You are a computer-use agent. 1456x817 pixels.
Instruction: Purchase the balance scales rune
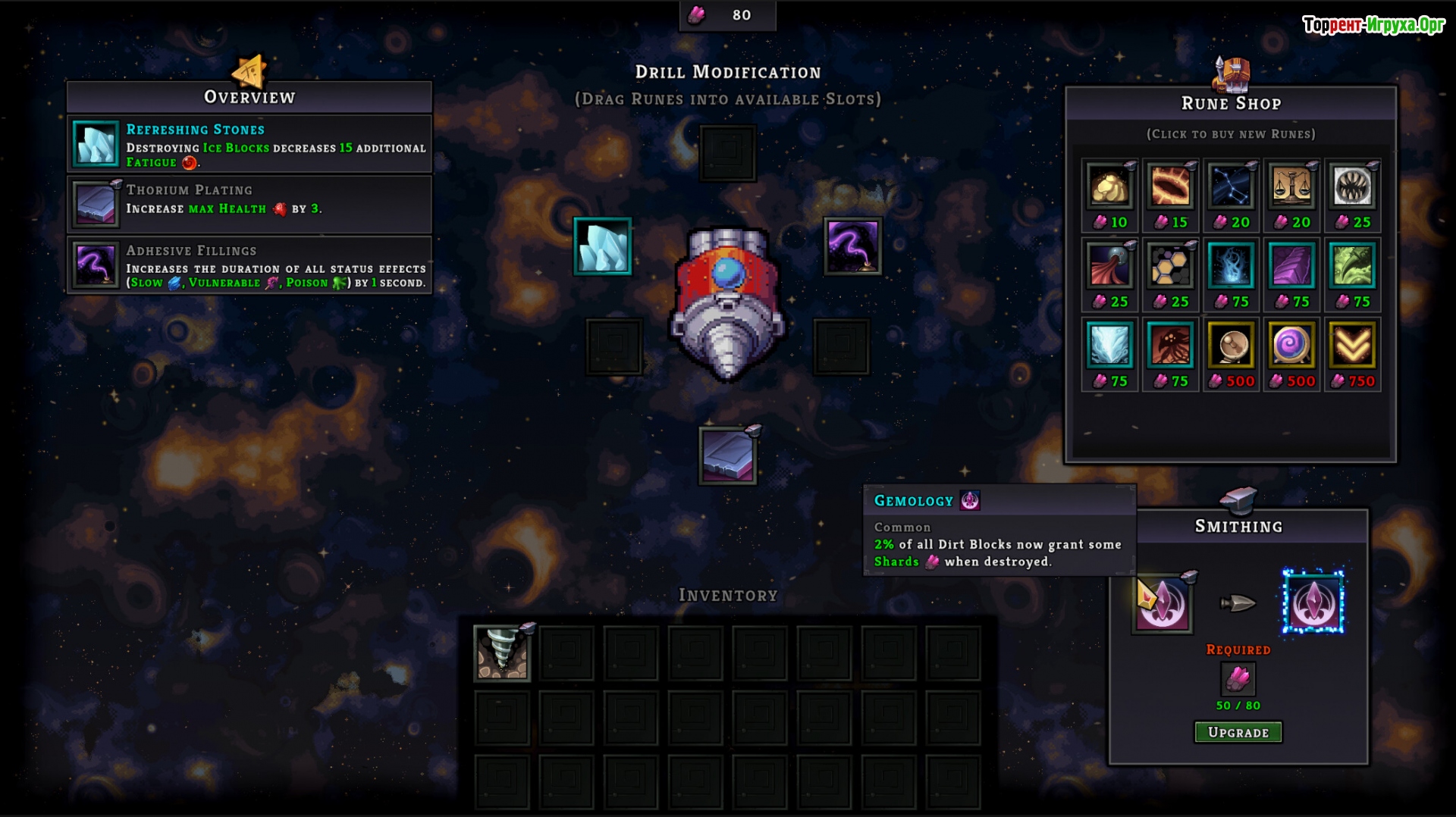pos(1291,187)
